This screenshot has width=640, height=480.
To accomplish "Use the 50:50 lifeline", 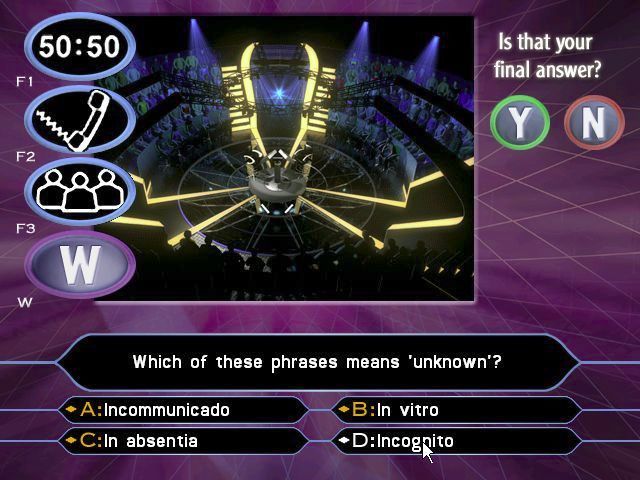I will pyautogui.click(x=80, y=46).
